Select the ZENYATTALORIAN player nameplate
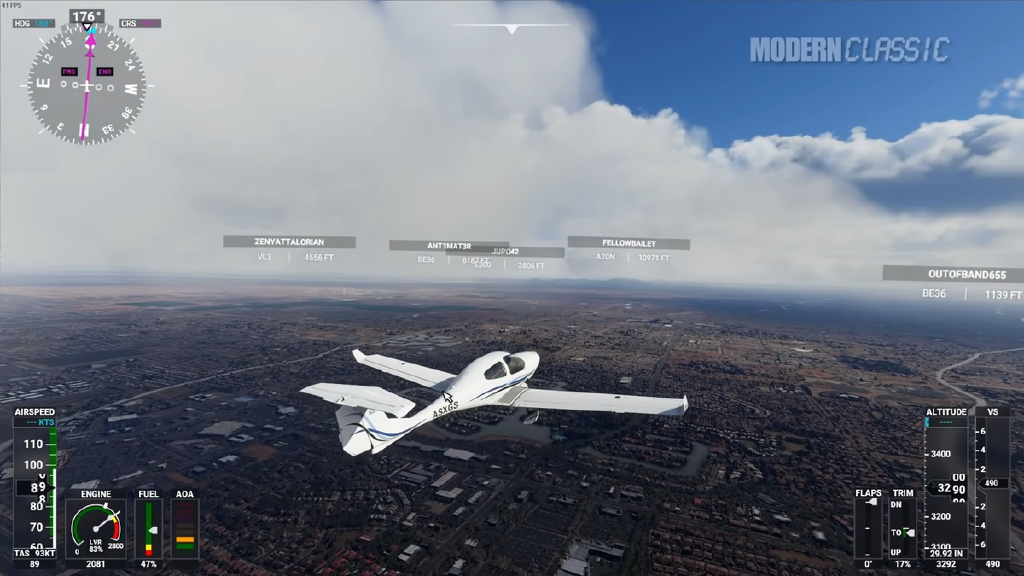Image resolution: width=1024 pixels, height=576 pixels. pos(289,242)
